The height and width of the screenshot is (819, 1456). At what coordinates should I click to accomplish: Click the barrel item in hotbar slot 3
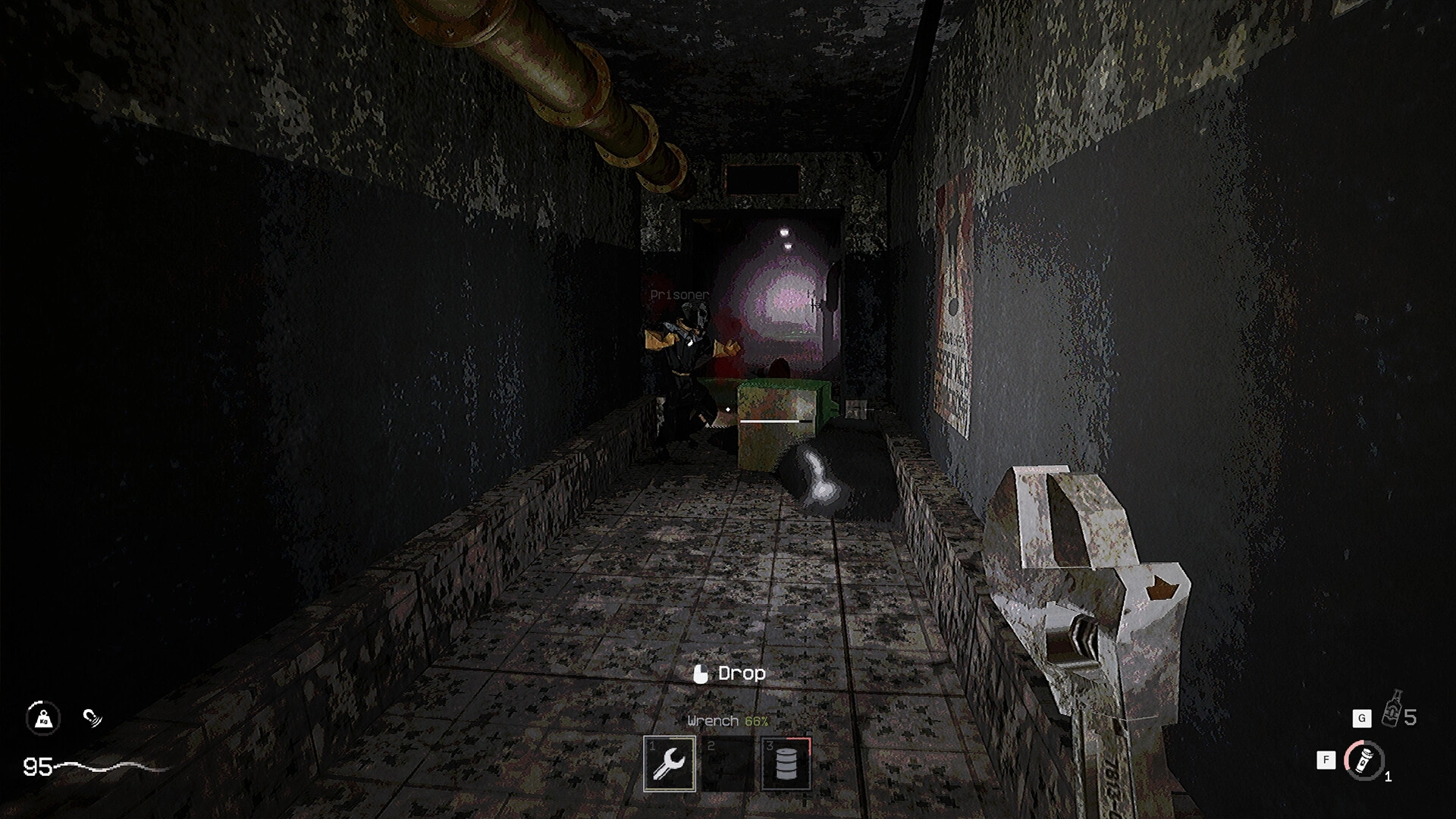(x=786, y=762)
